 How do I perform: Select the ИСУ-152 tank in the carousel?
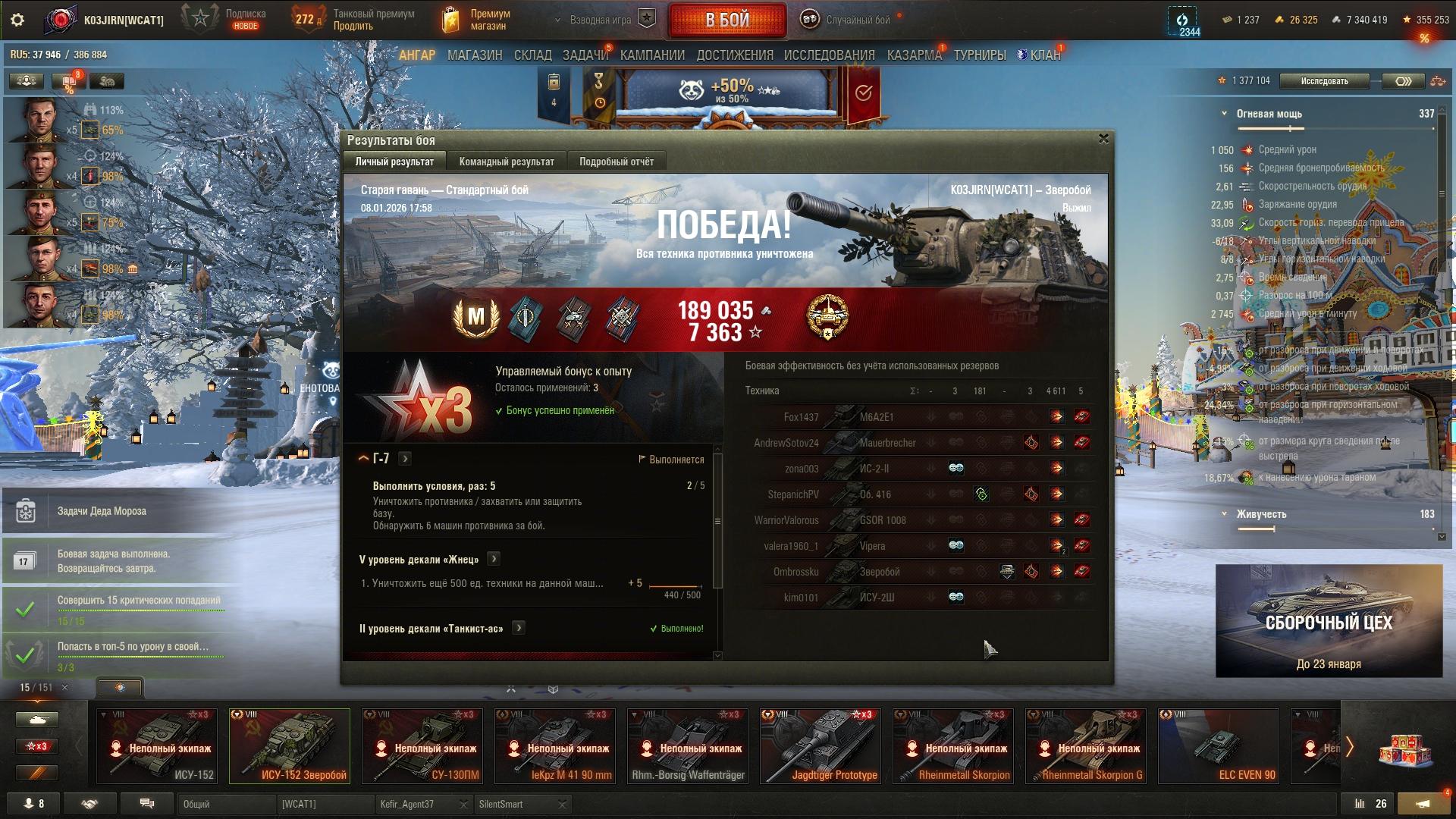(157, 745)
